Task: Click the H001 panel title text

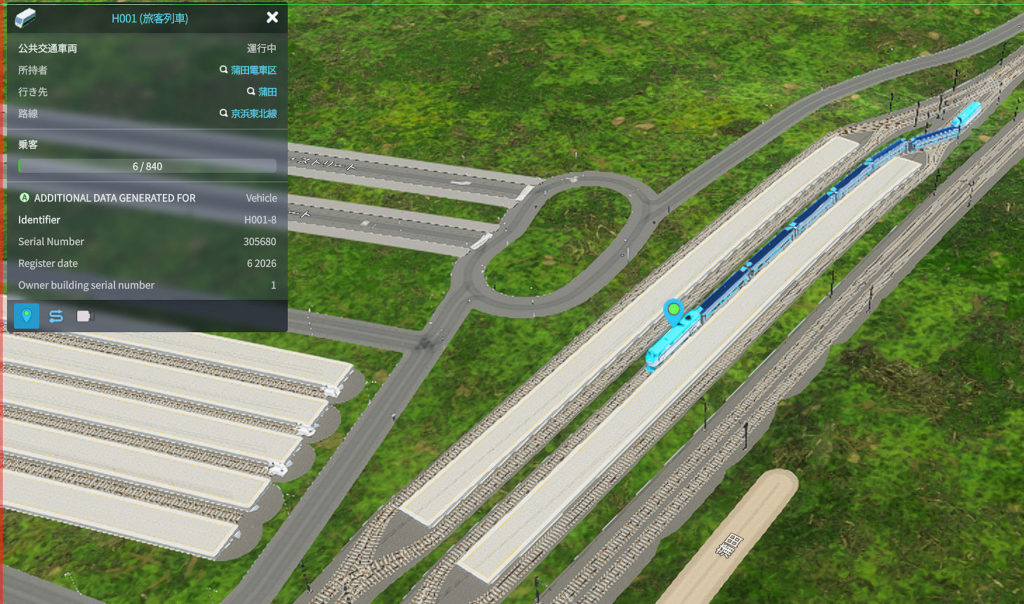Action: pyautogui.click(x=150, y=18)
